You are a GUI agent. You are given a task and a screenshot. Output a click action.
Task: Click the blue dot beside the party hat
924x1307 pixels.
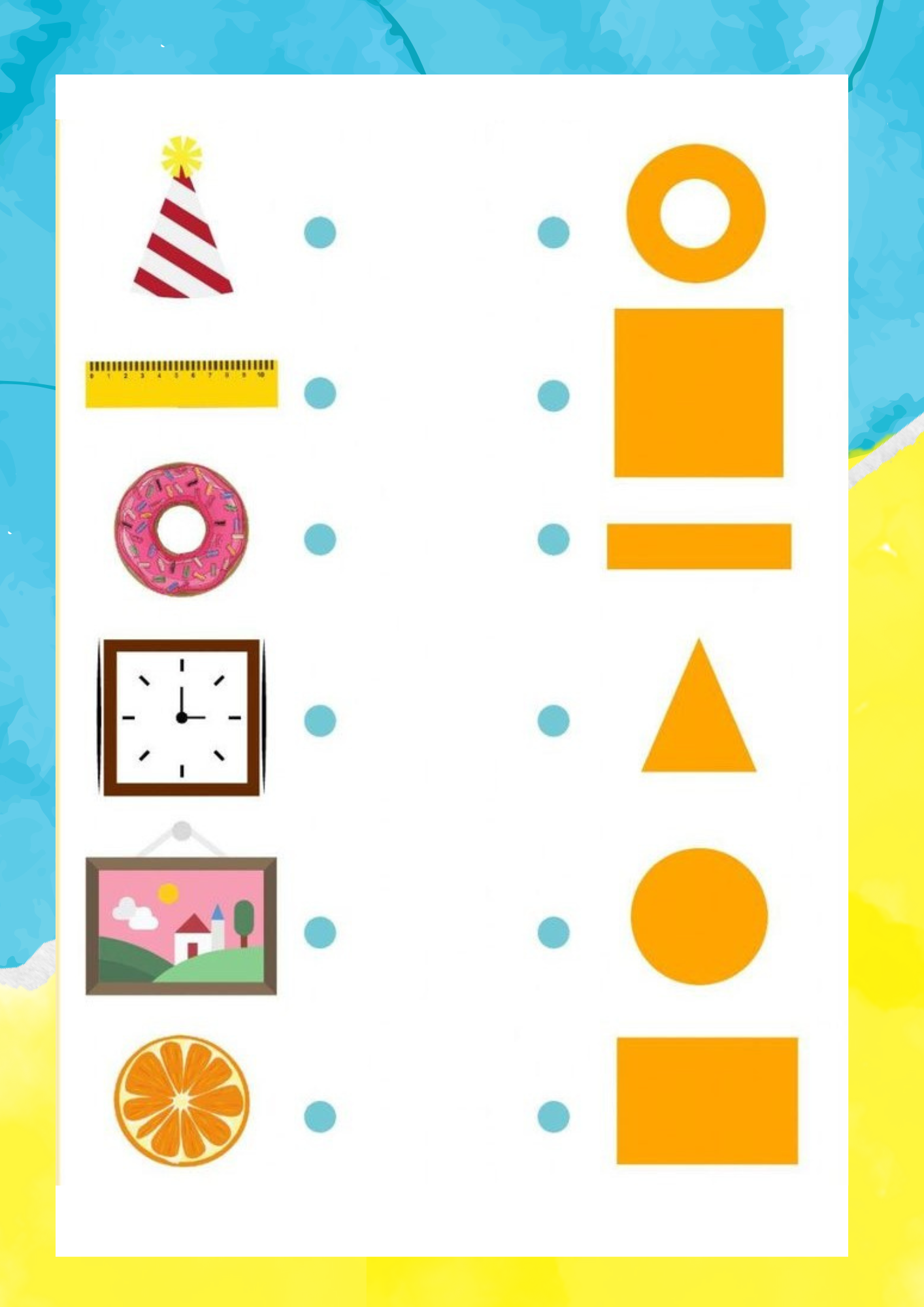click(x=320, y=233)
